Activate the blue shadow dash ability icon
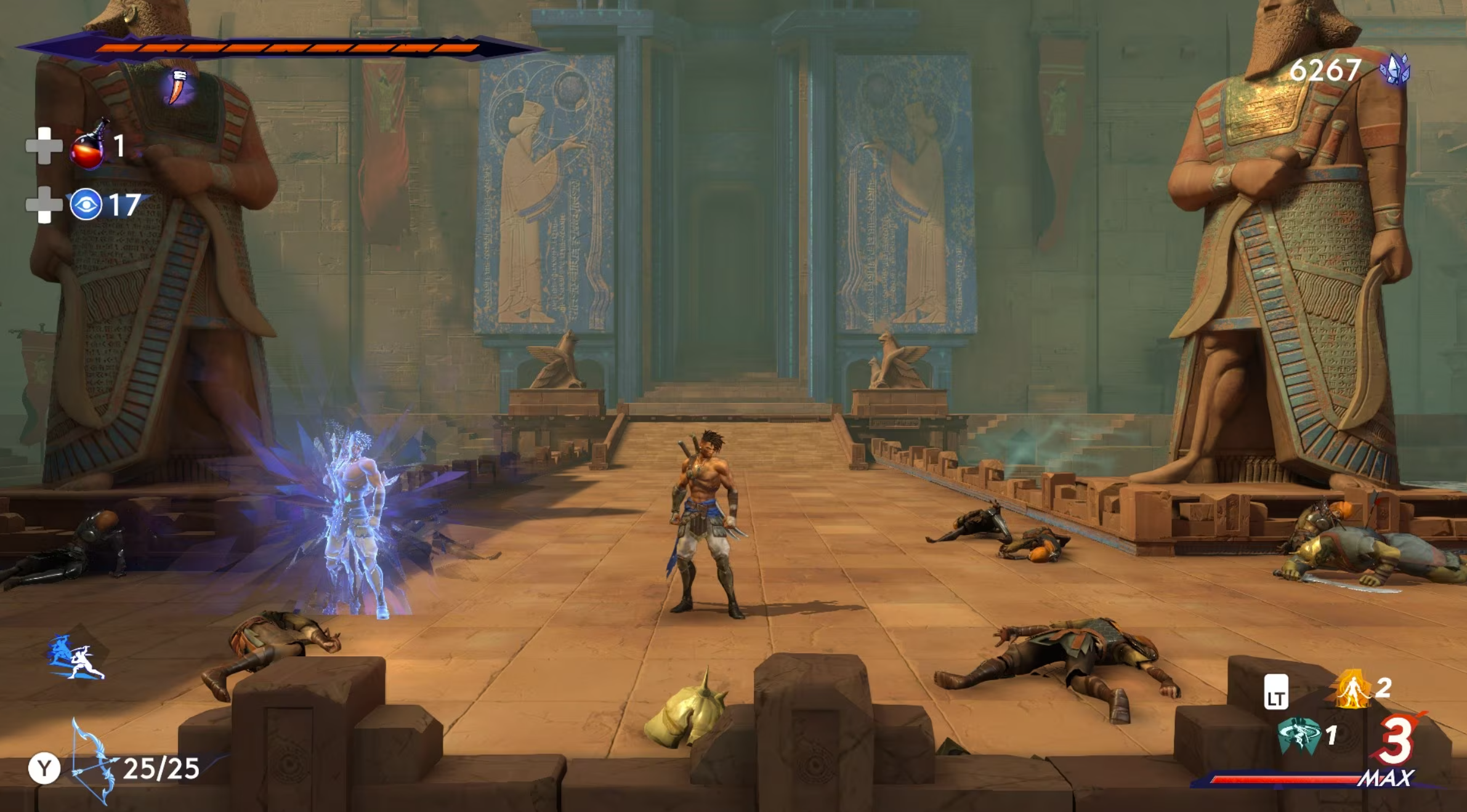 pyautogui.click(x=76, y=658)
